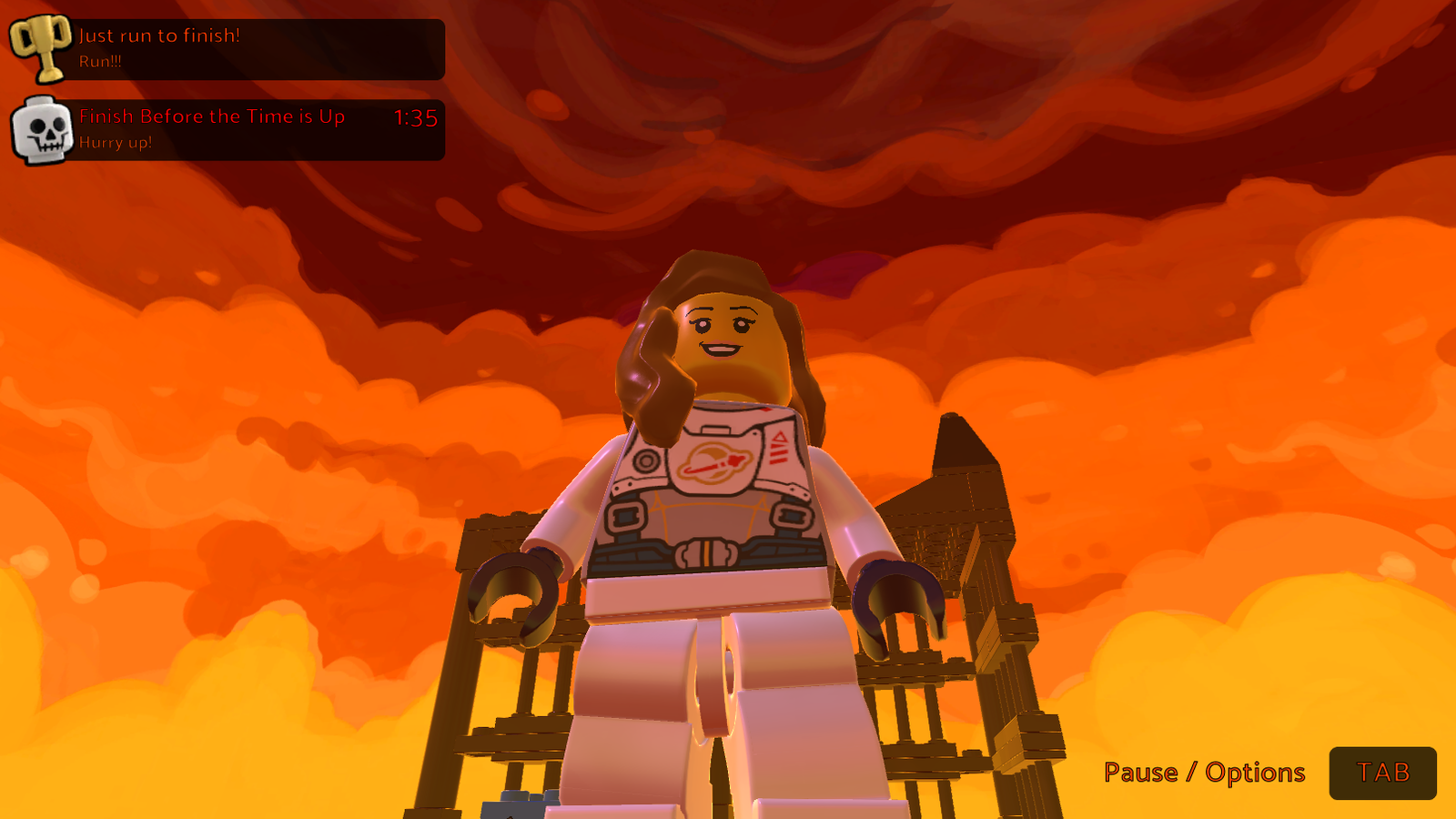Open Pause / Options
This screenshot has width=1456, height=819.
coord(1203,773)
